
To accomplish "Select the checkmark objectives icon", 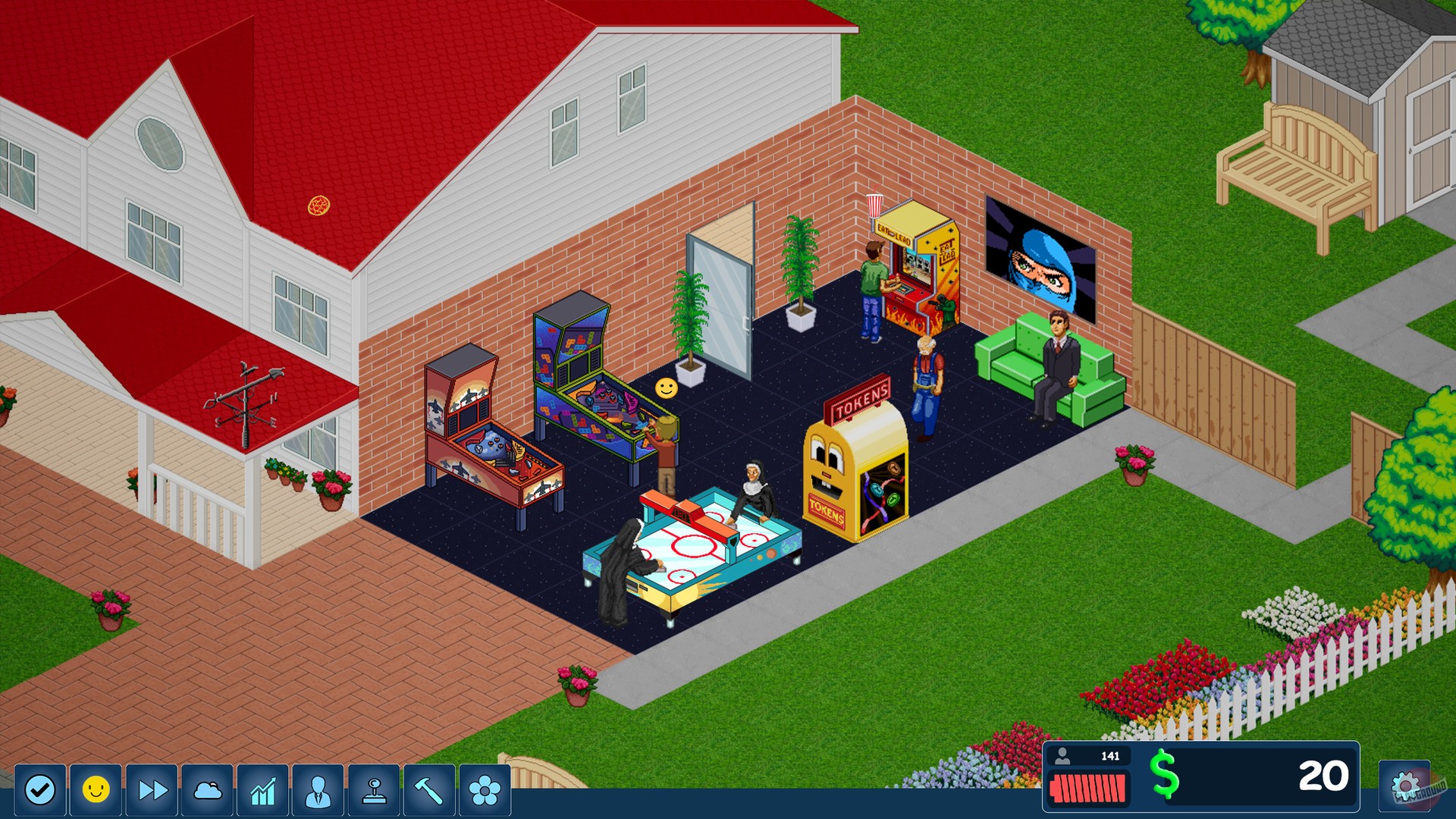I will coord(40,789).
